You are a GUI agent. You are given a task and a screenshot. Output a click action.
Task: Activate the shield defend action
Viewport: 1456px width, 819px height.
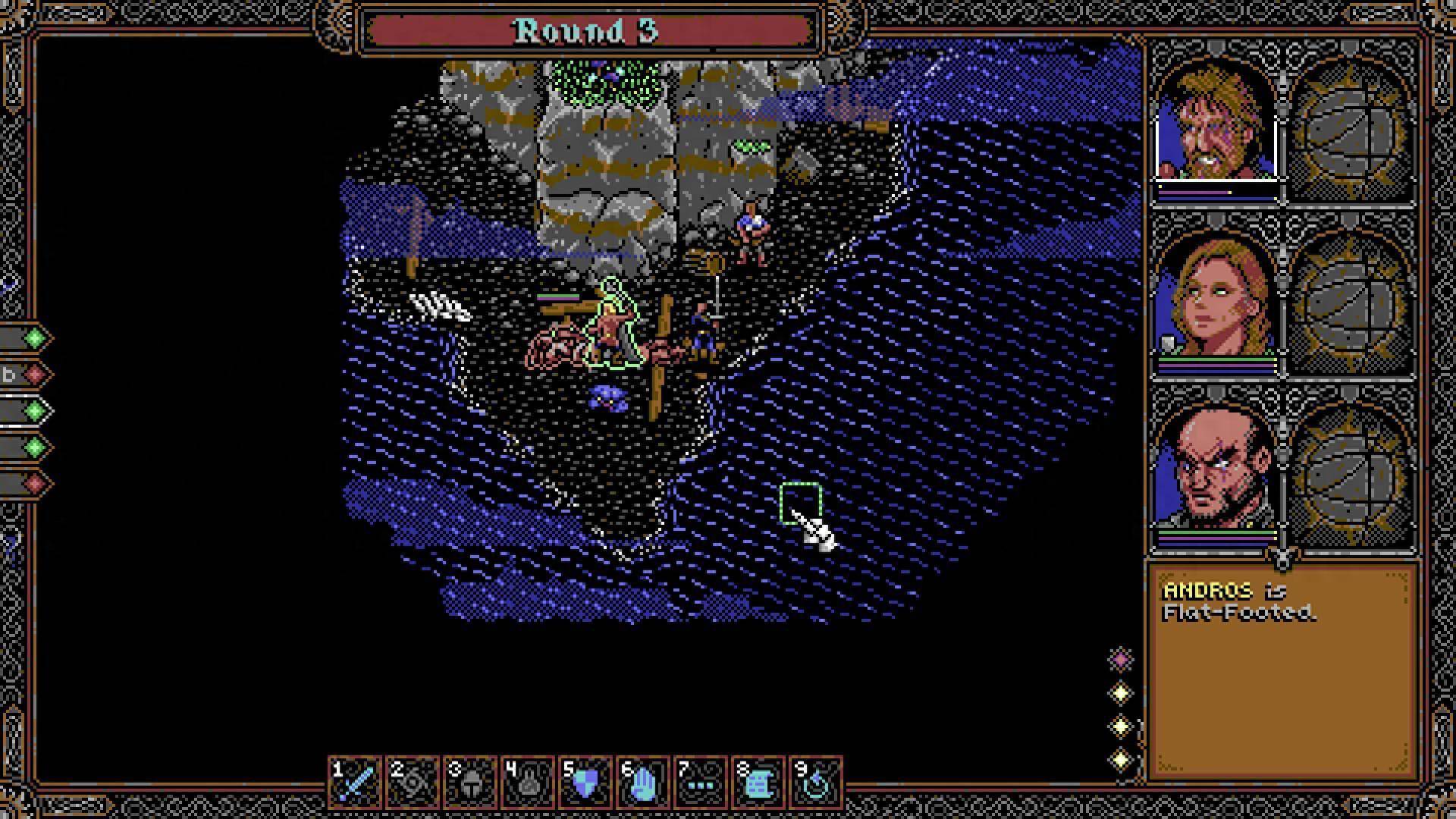(585, 781)
